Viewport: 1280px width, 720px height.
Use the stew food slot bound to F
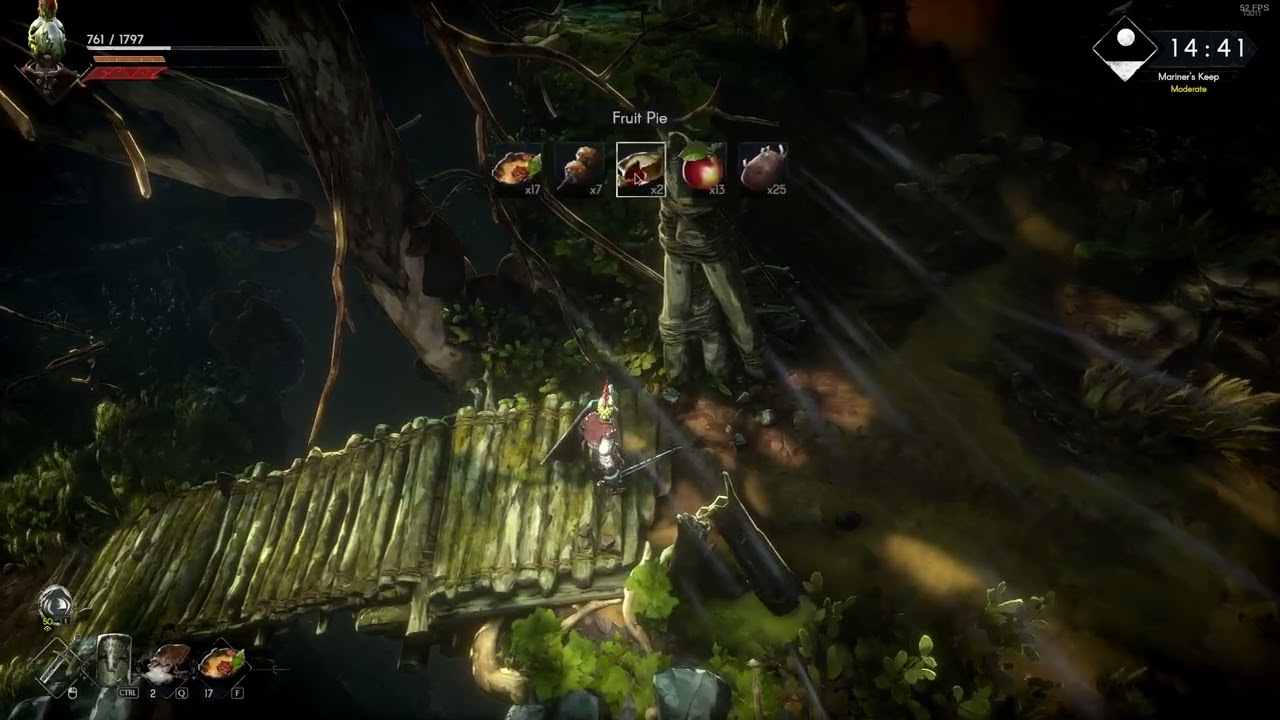click(x=221, y=662)
